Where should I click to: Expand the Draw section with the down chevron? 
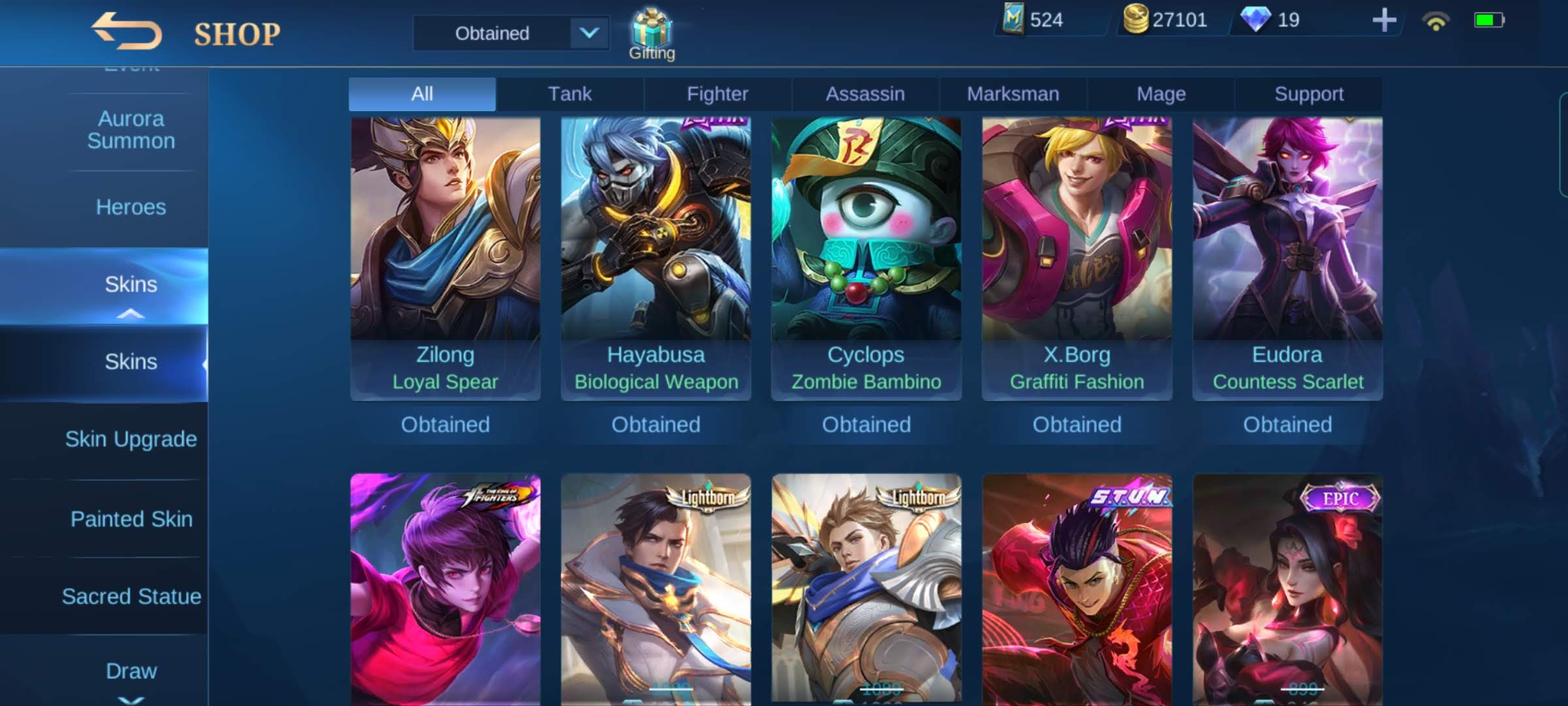[132, 698]
